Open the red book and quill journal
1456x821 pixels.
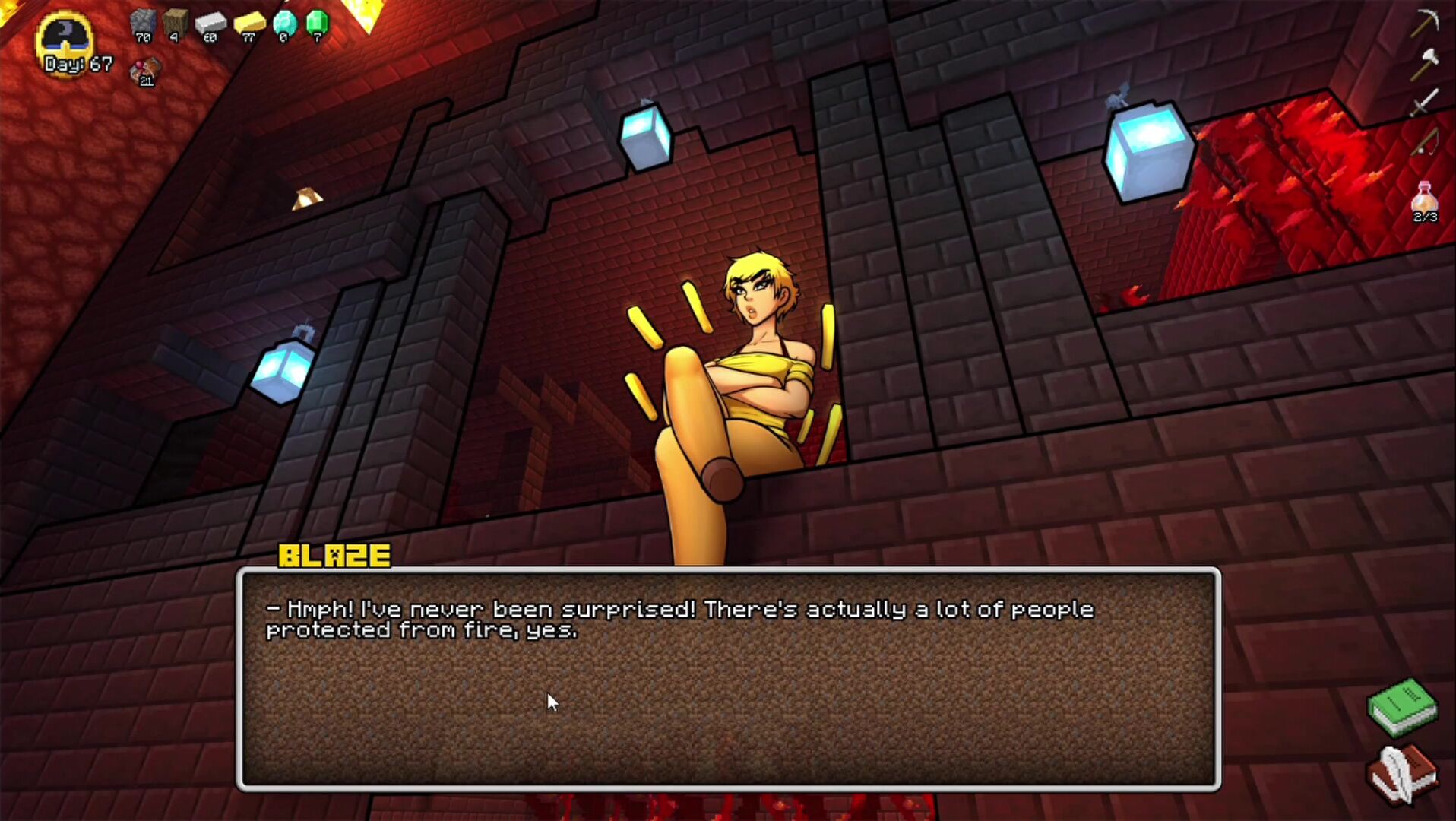pyautogui.click(x=1402, y=775)
